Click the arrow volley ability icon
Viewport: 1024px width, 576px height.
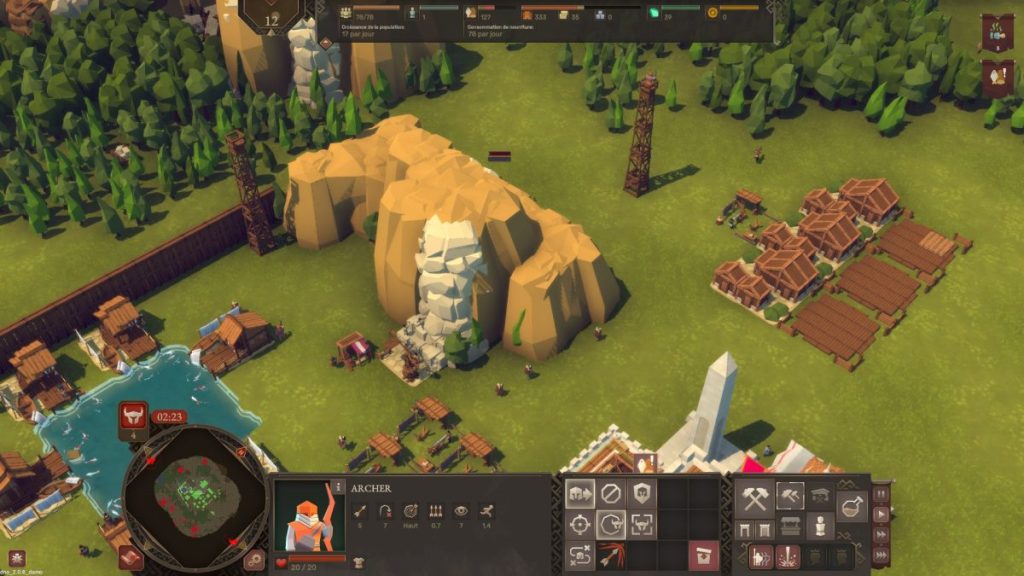[611, 555]
